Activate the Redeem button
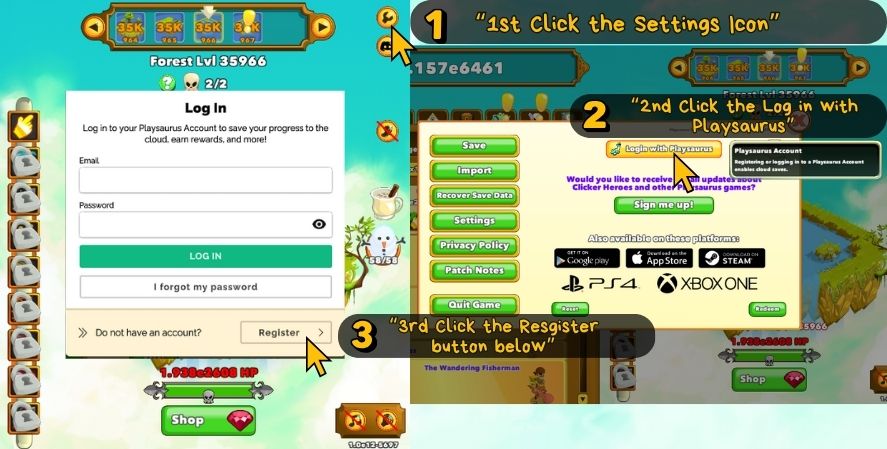 [768, 309]
